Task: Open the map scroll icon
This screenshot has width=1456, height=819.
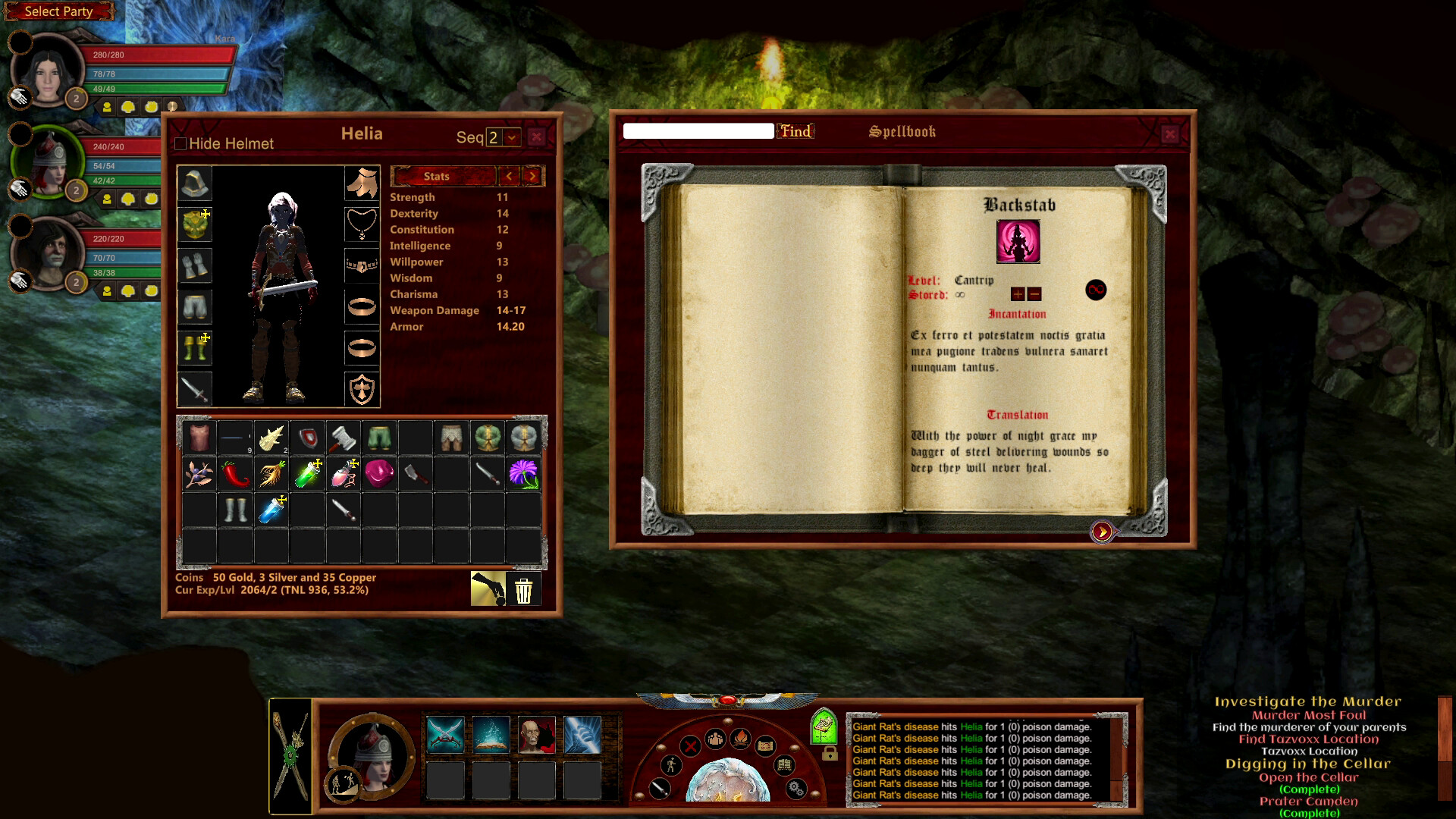Action: coord(764,746)
